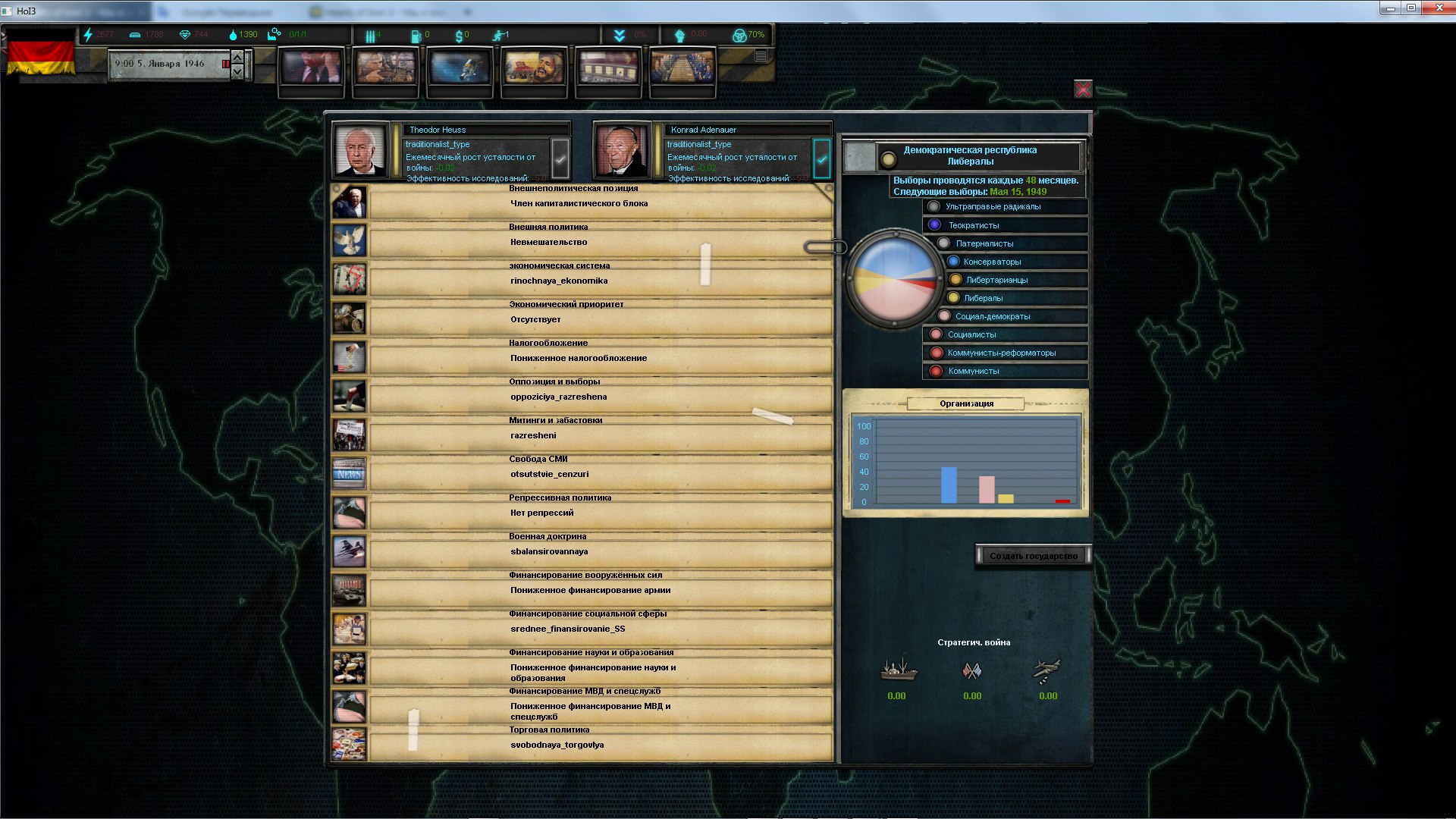The height and width of the screenshot is (819, 1456).
Task: Select the dove icon for Внешняя политика
Action: click(349, 241)
